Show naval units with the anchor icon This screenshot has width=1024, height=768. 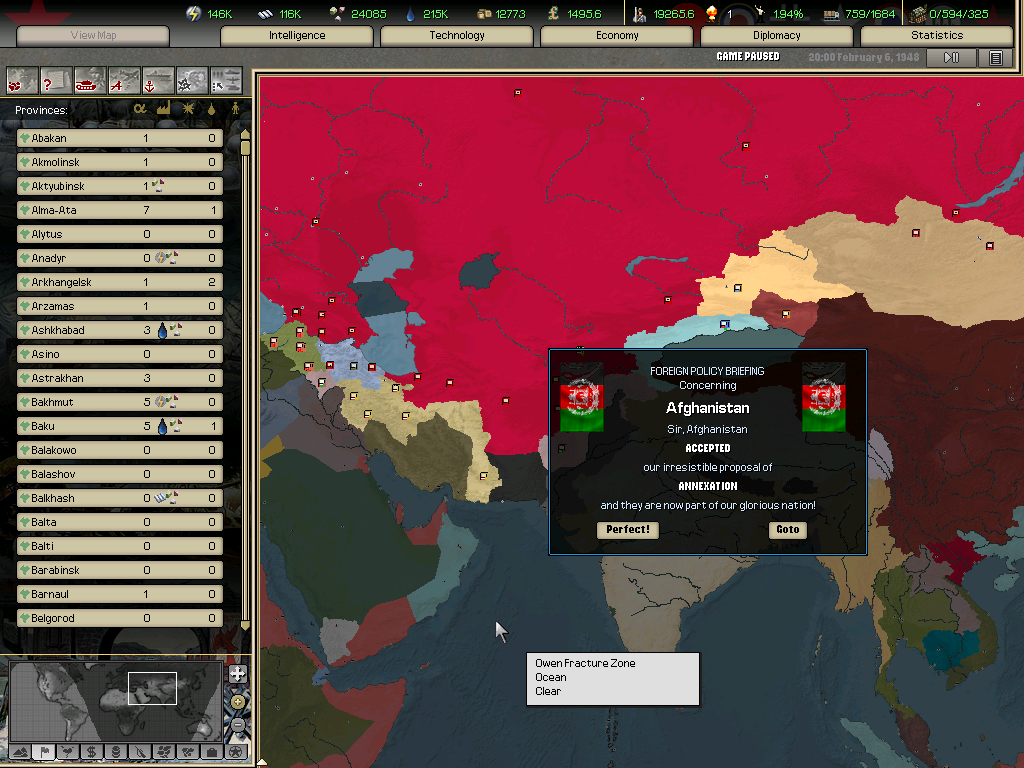pos(158,80)
